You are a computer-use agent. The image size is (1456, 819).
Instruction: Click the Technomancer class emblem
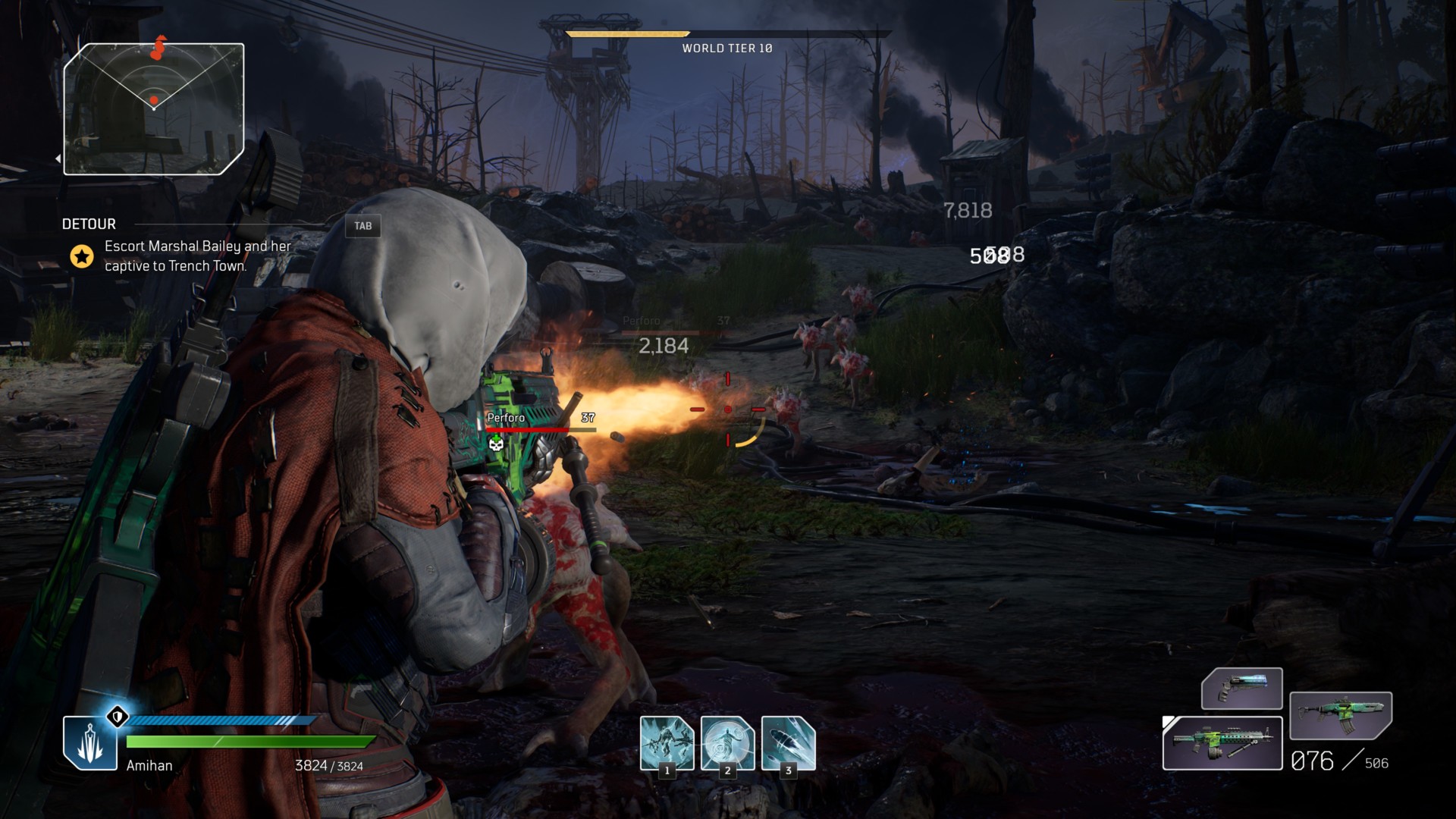tap(90, 743)
